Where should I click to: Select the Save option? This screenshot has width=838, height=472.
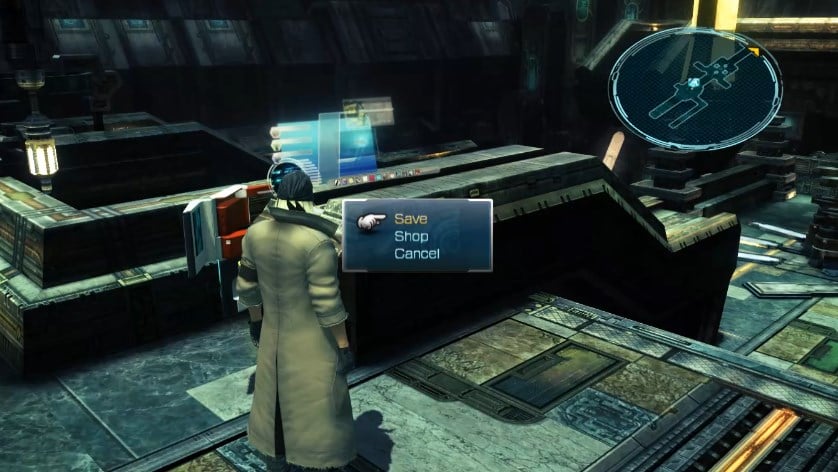coord(409,218)
